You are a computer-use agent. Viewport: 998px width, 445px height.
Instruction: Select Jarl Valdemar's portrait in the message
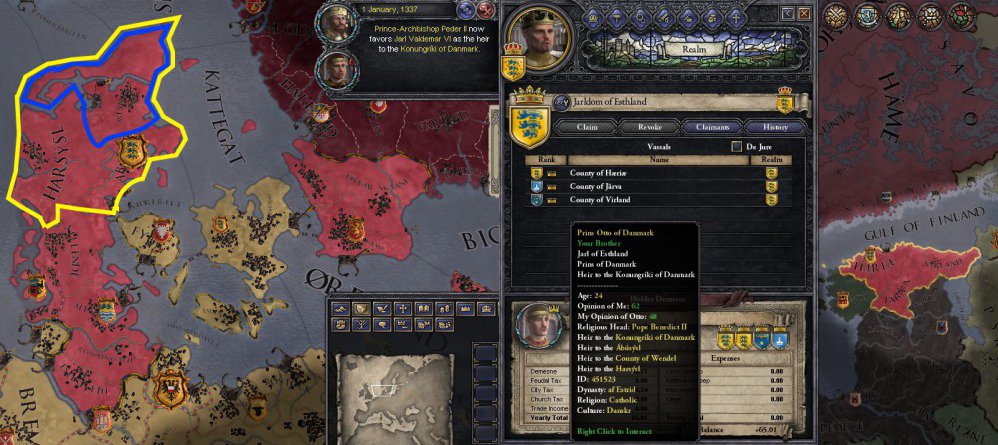[337, 70]
